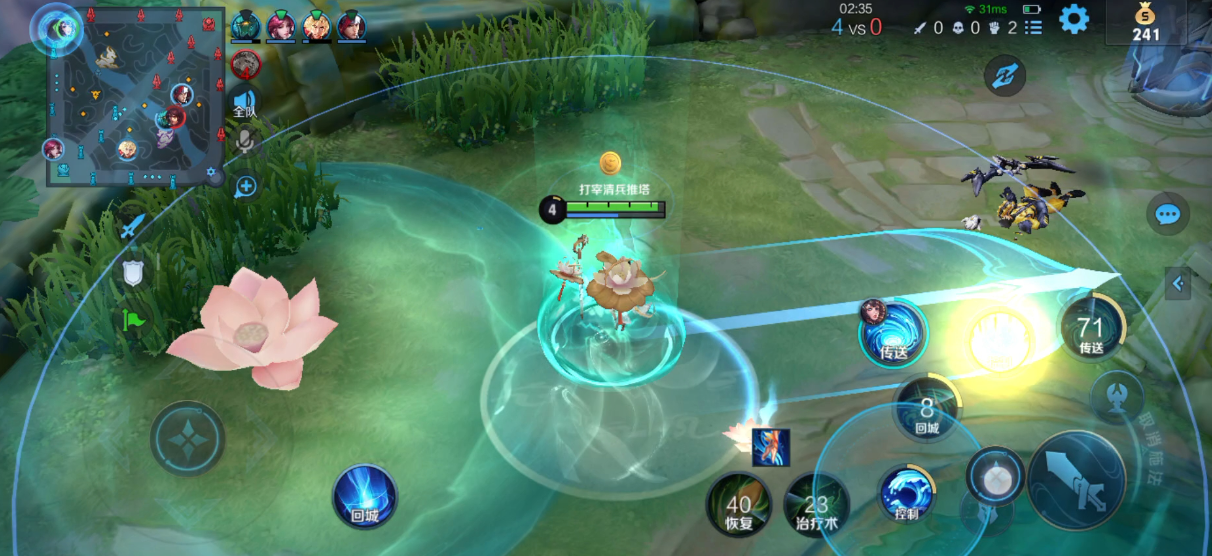Tap the sword basic attack button
1212x556 pixels.
pos(1076,481)
